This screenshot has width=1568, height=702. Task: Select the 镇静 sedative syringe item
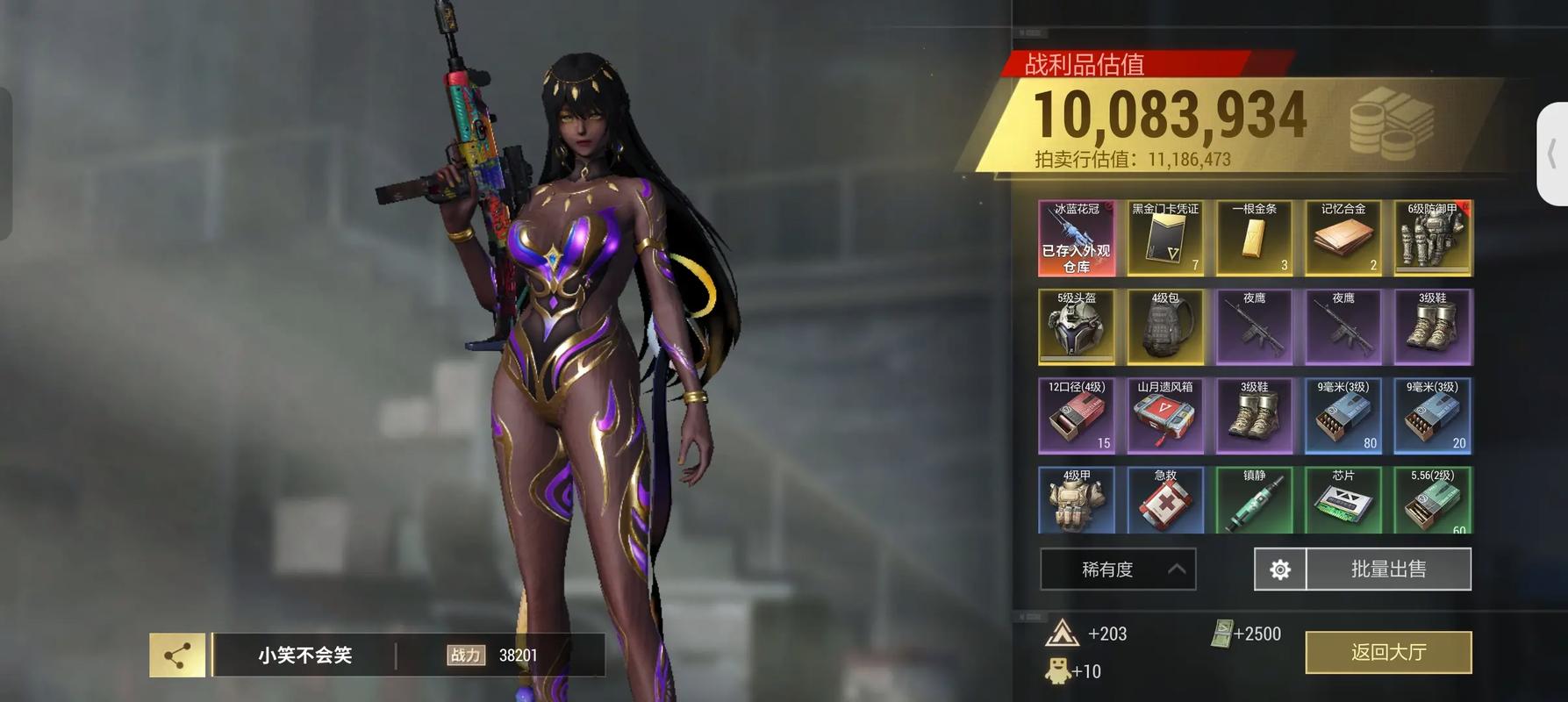[1255, 501]
